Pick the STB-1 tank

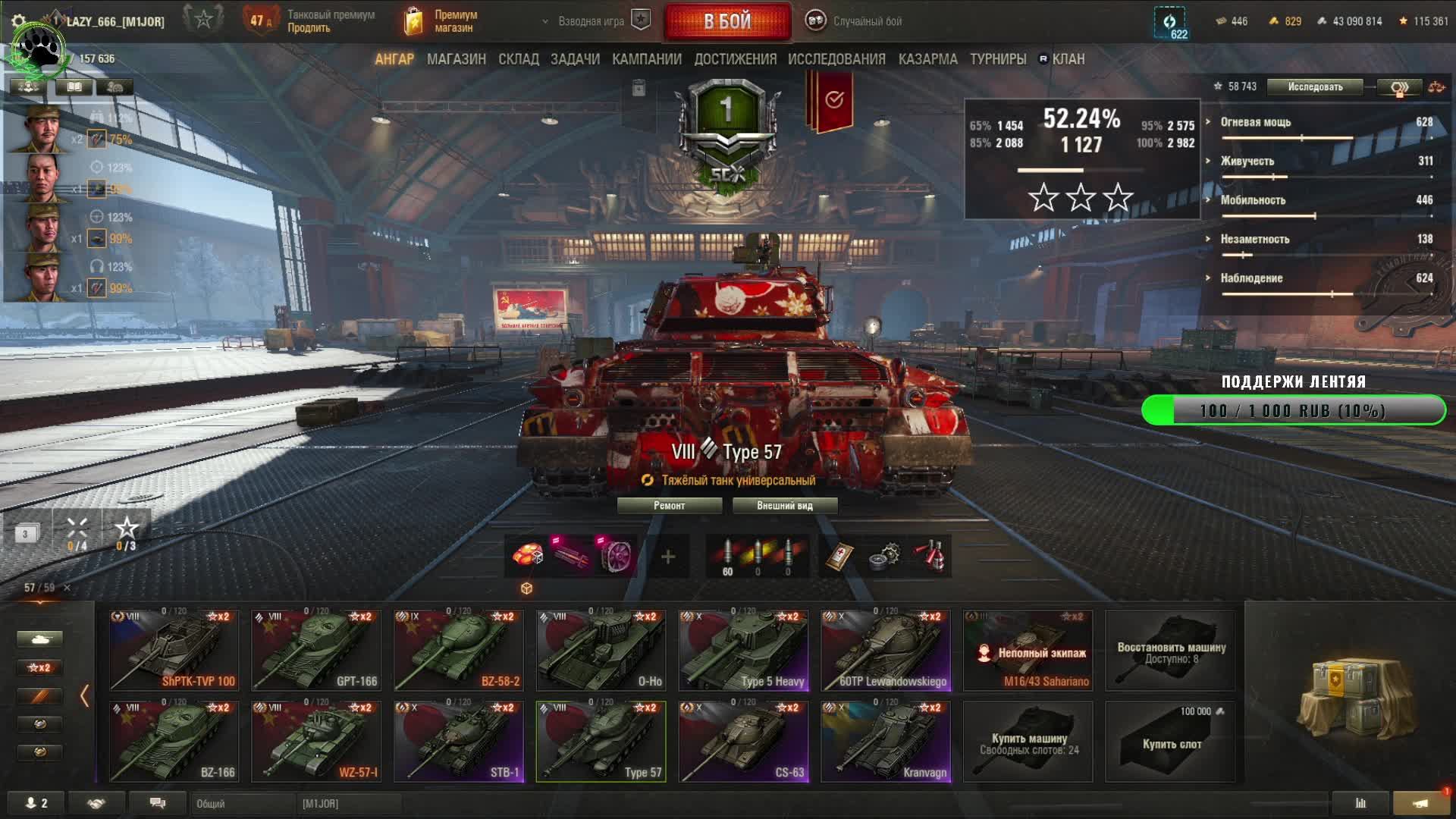(458, 741)
